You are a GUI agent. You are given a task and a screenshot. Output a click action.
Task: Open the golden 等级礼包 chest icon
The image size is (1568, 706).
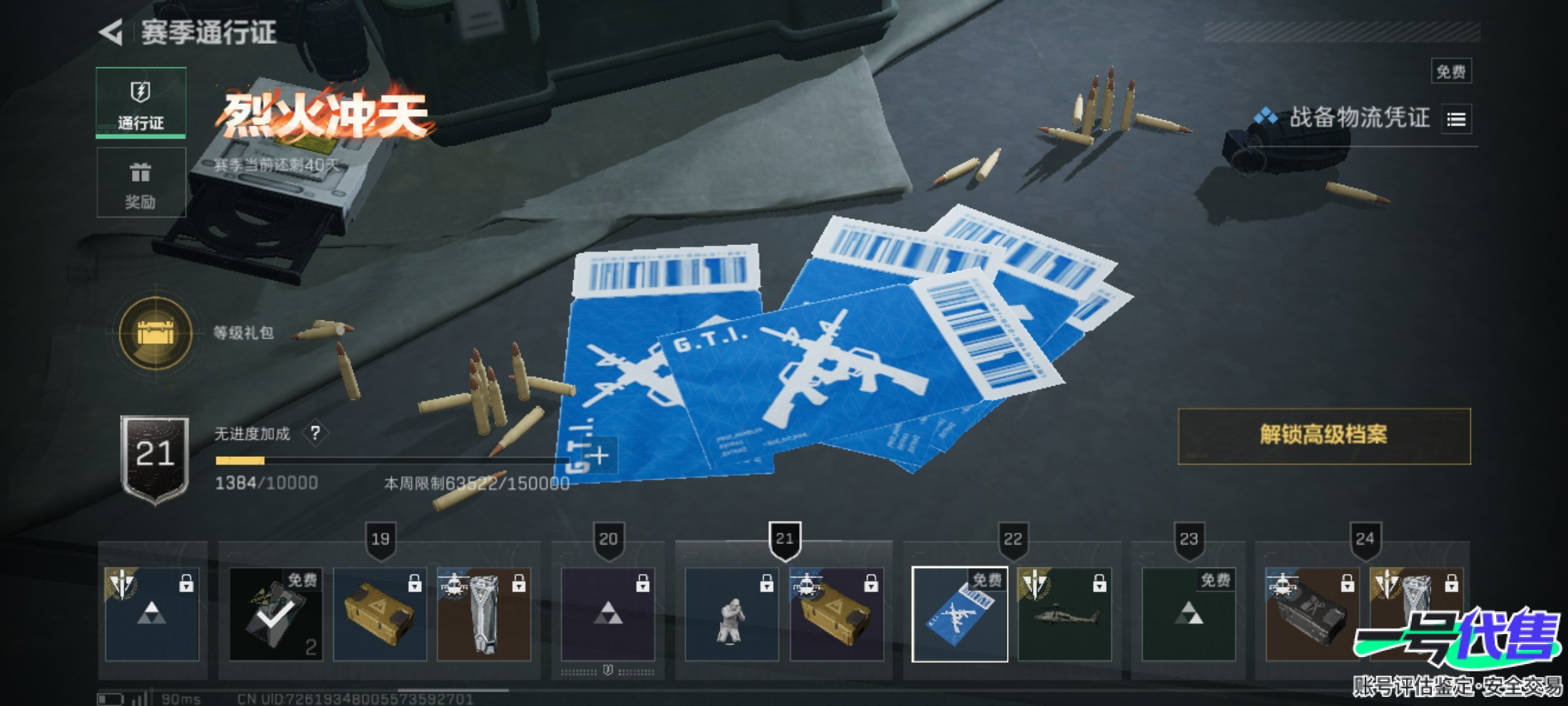[x=155, y=333]
